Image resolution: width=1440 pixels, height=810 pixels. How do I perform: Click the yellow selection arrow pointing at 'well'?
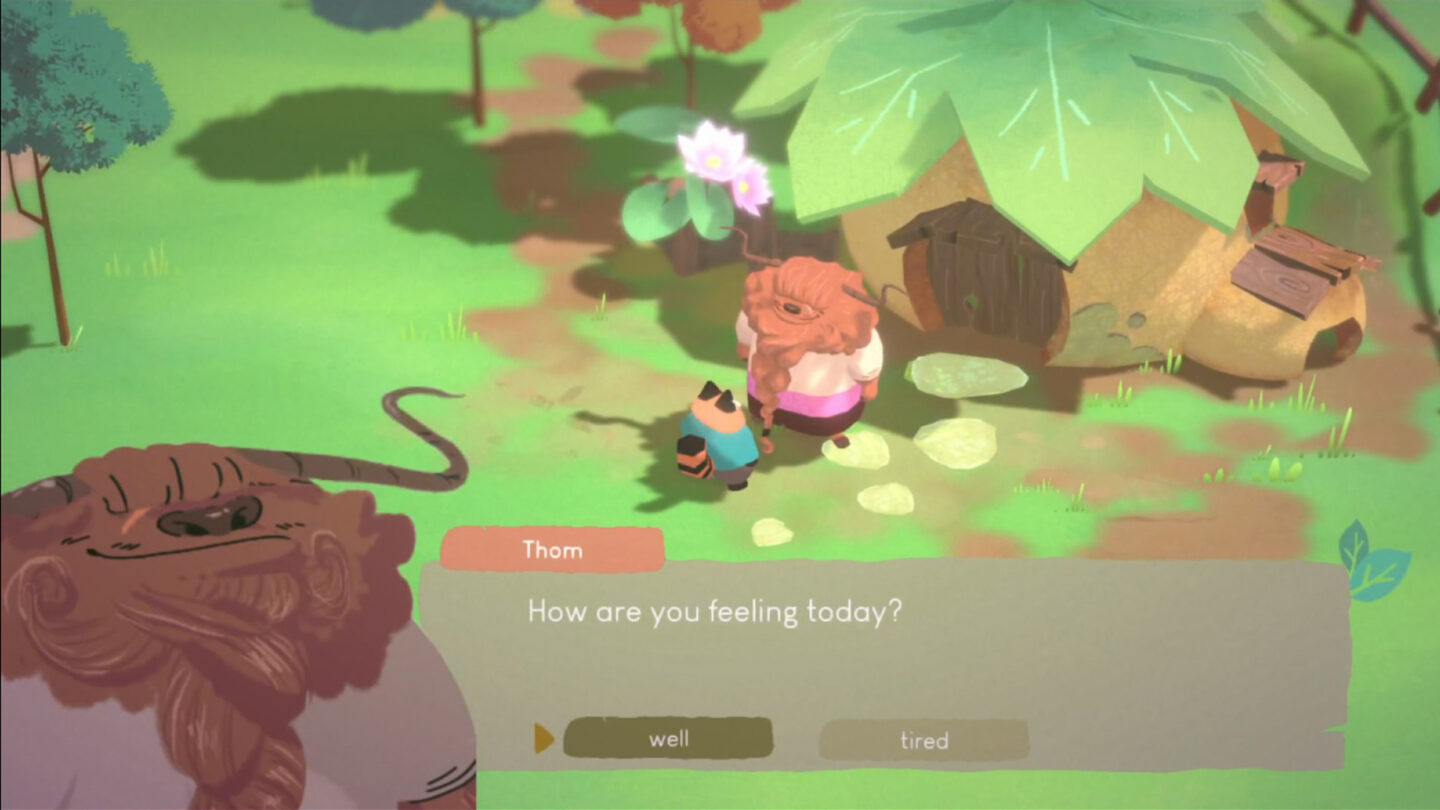pos(543,740)
